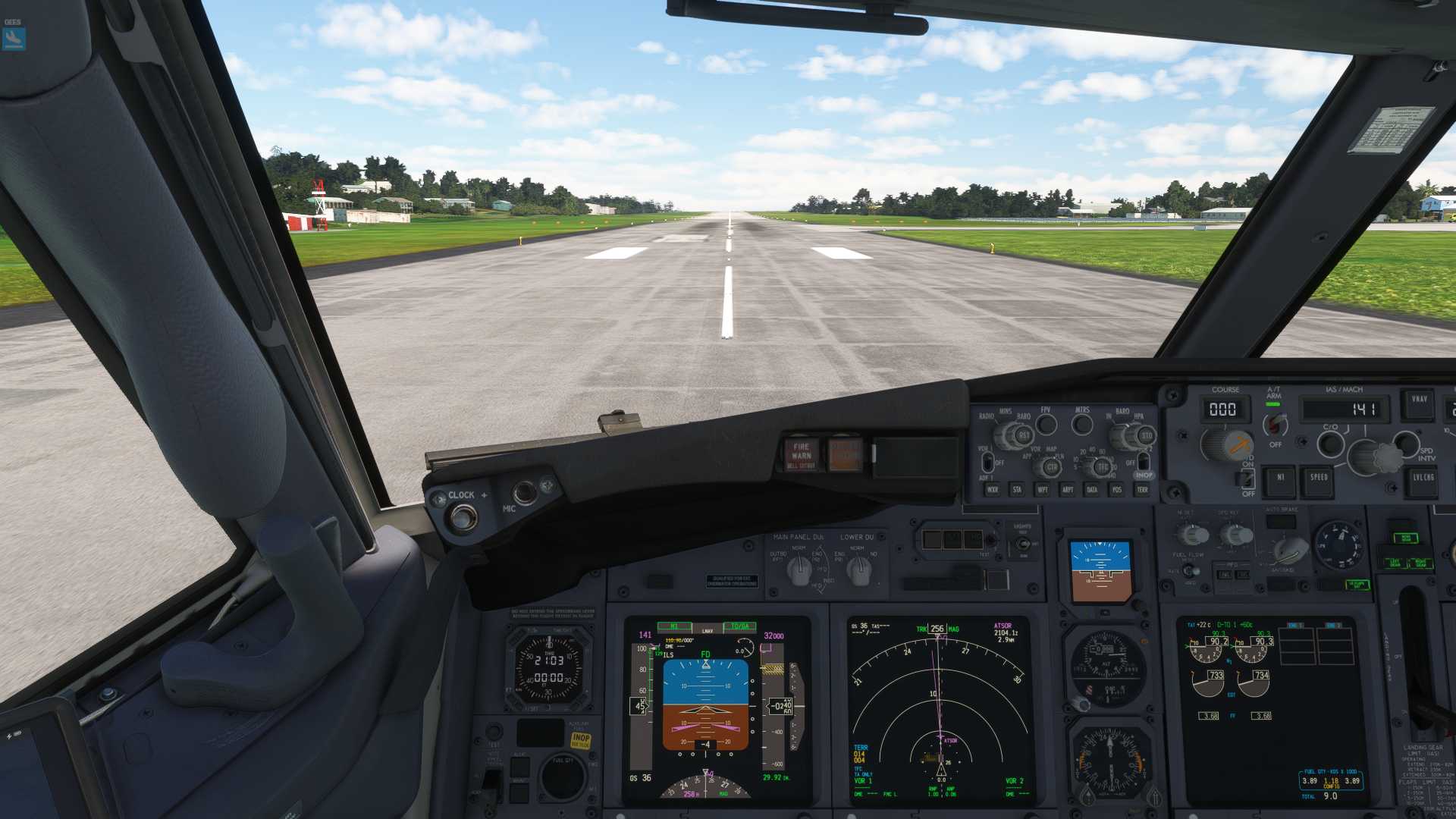
Task: Click the baro STD button
Action: [x=1146, y=436]
